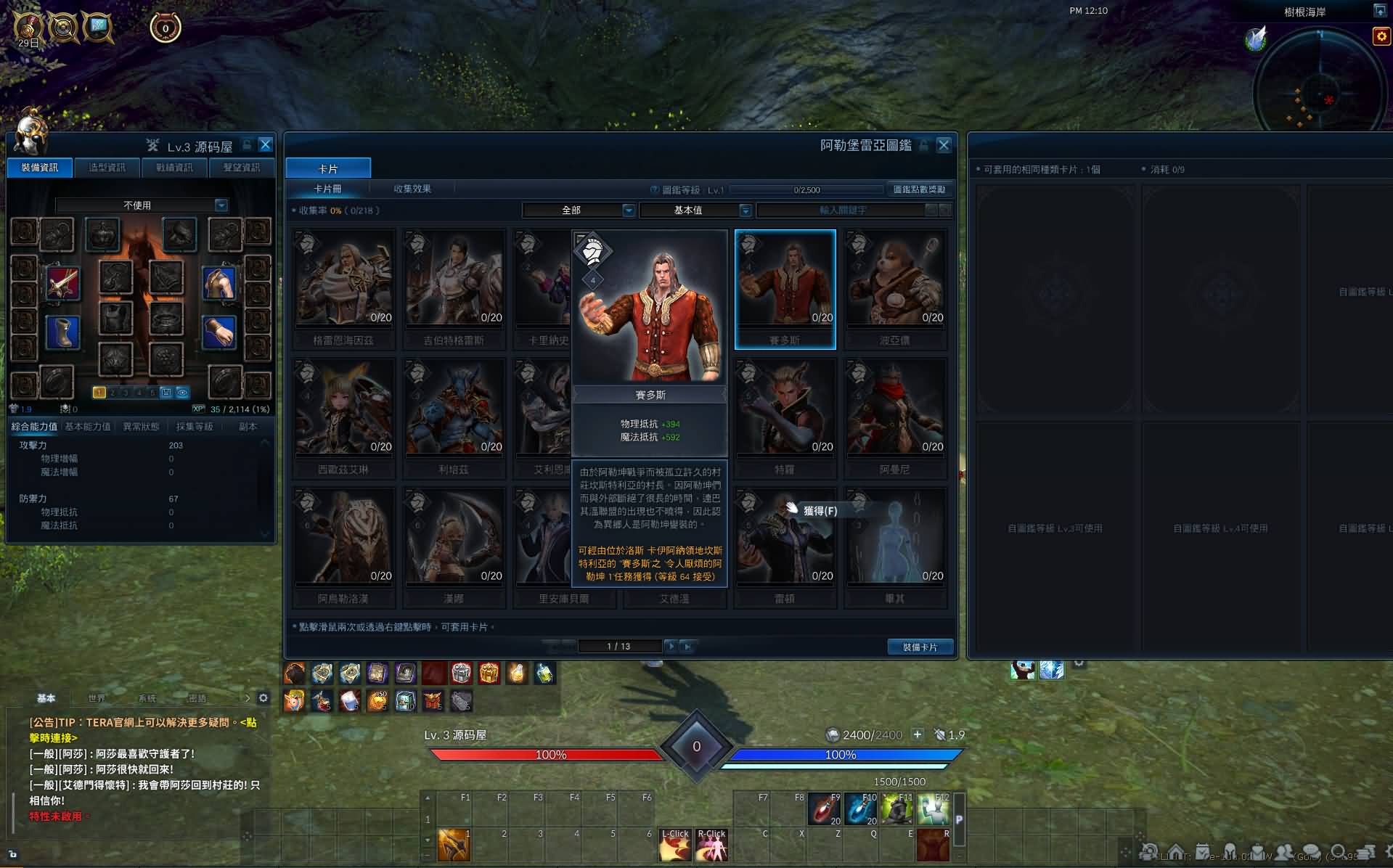Viewport: 1393px width, 868px height.
Task: Click the 輸入關鍵字 search field
Action: pos(842,210)
